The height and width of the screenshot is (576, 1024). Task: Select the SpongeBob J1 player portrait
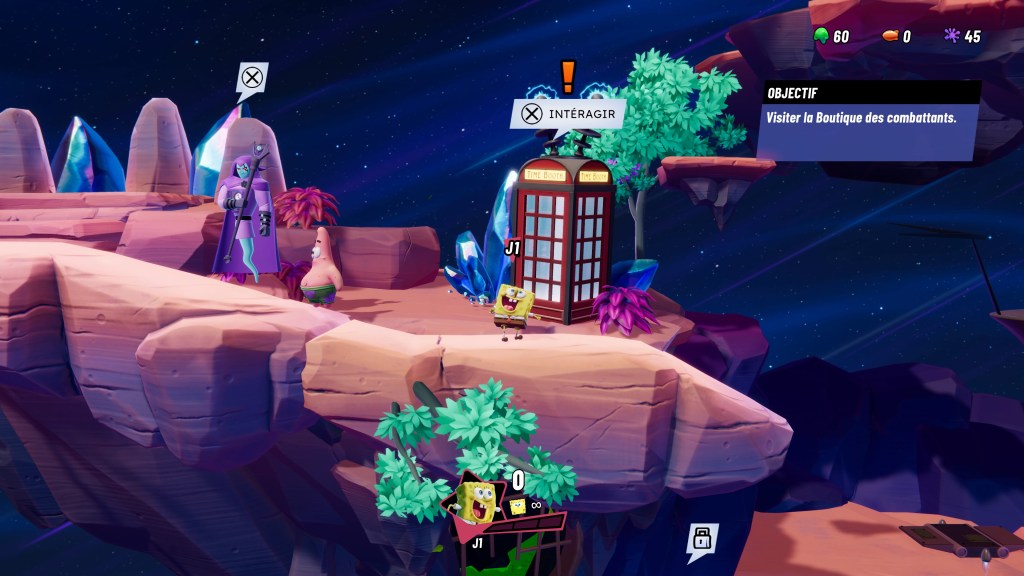478,502
